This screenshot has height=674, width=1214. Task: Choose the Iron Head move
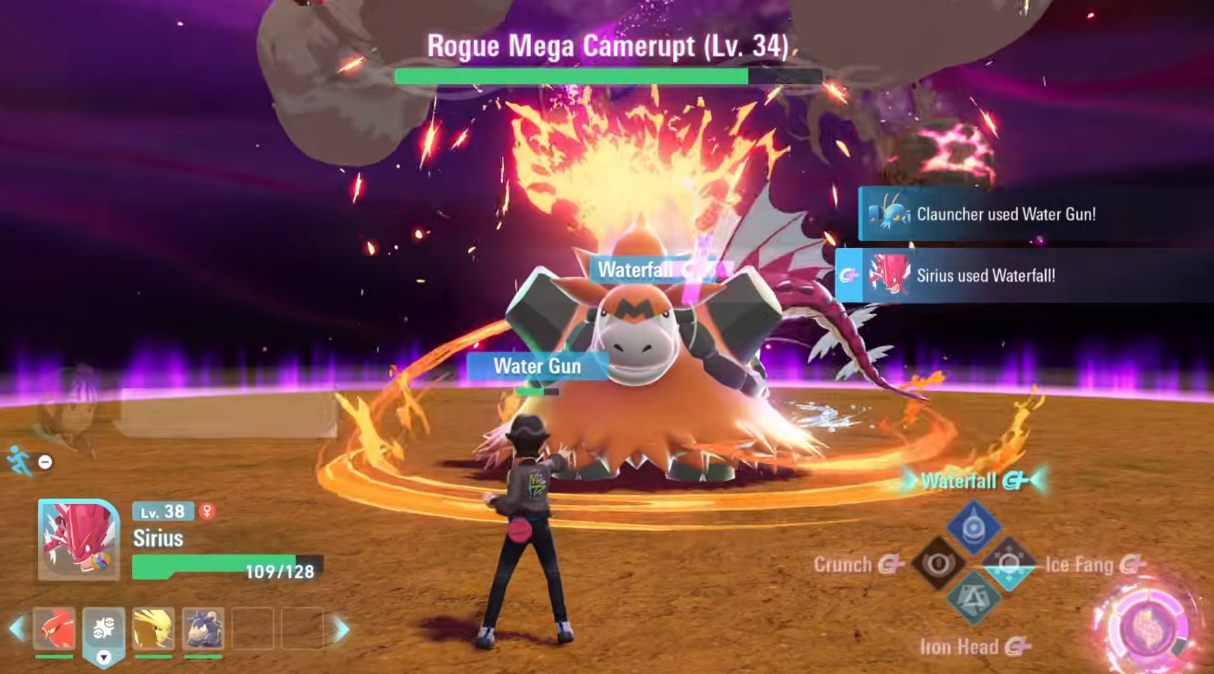point(973,600)
